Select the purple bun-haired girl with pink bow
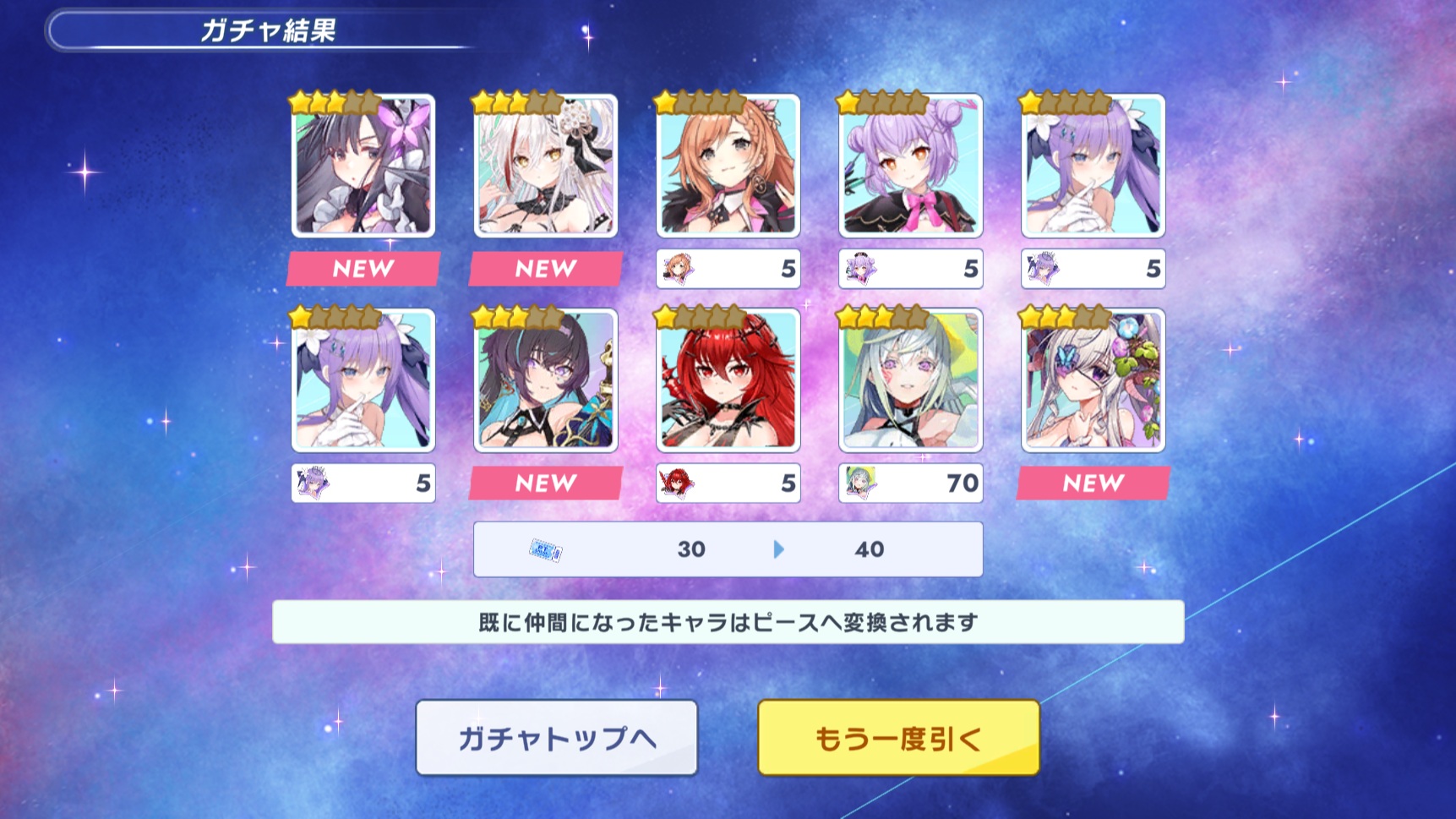 click(x=910, y=166)
